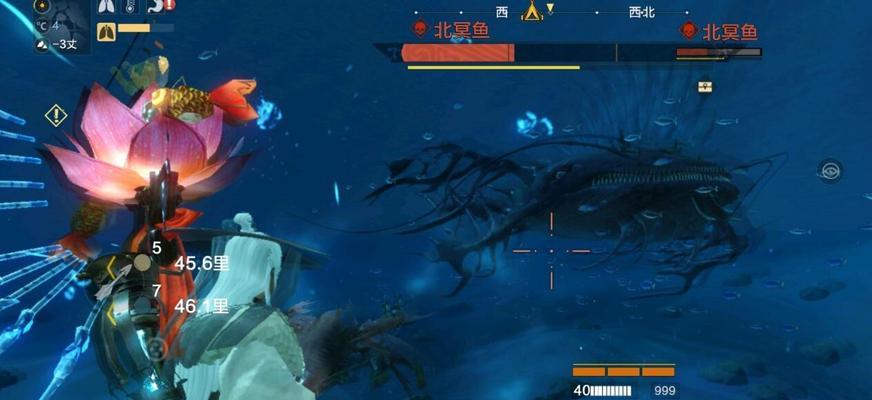Open the stomach hunger warning icon

(x=157, y=7)
